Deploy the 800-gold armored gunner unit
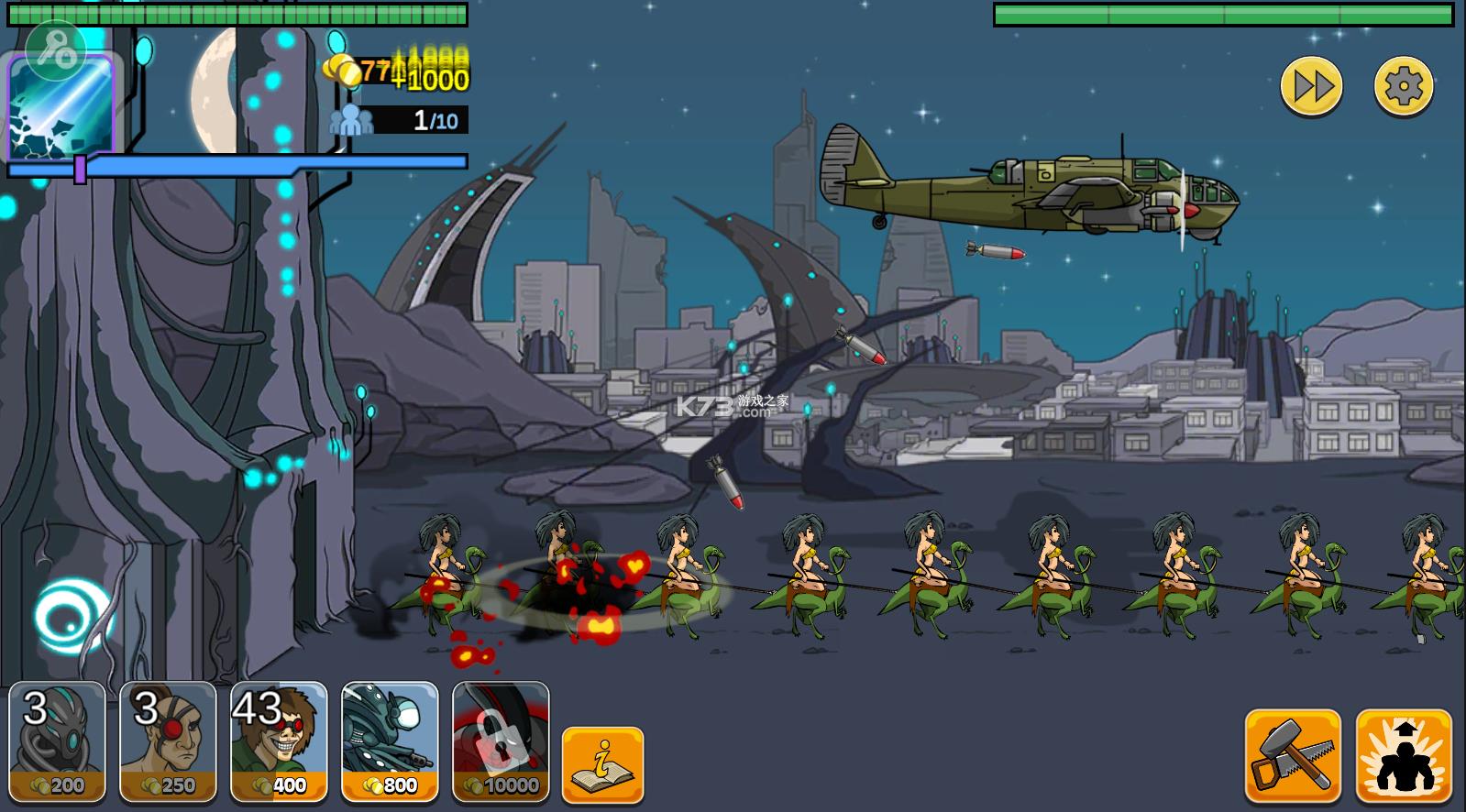 pos(390,741)
